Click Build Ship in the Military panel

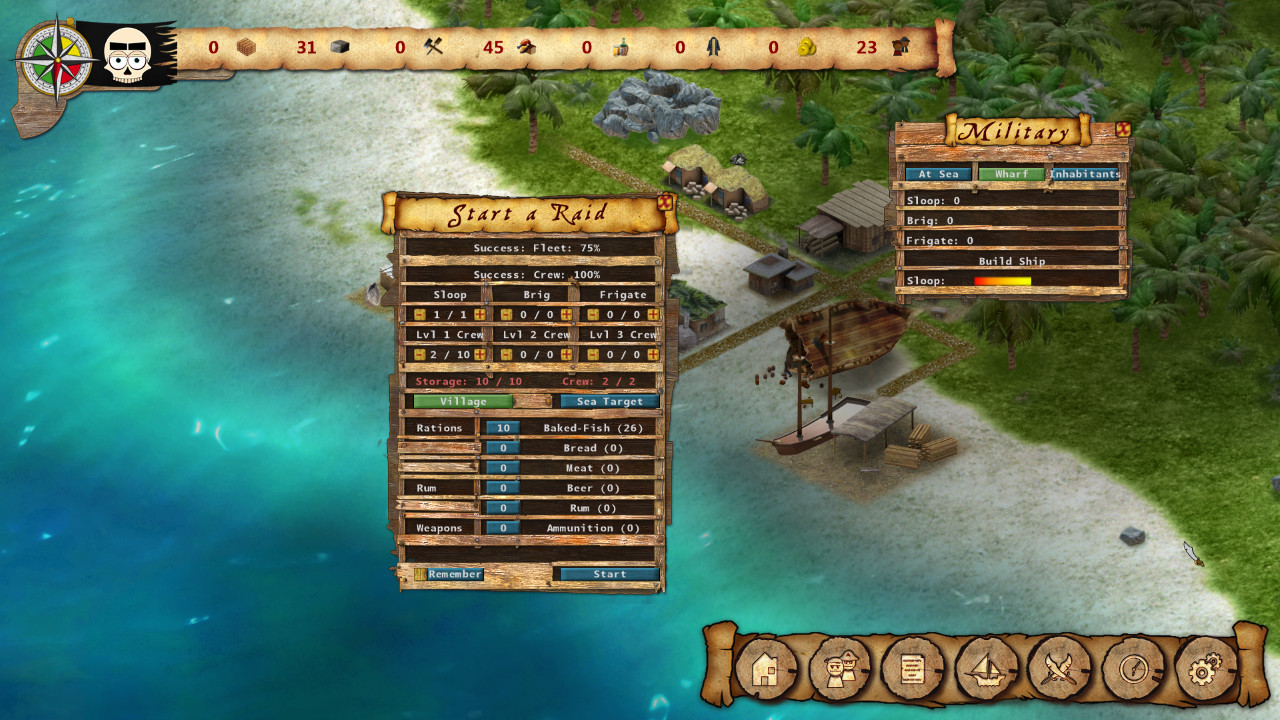(1012, 261)
